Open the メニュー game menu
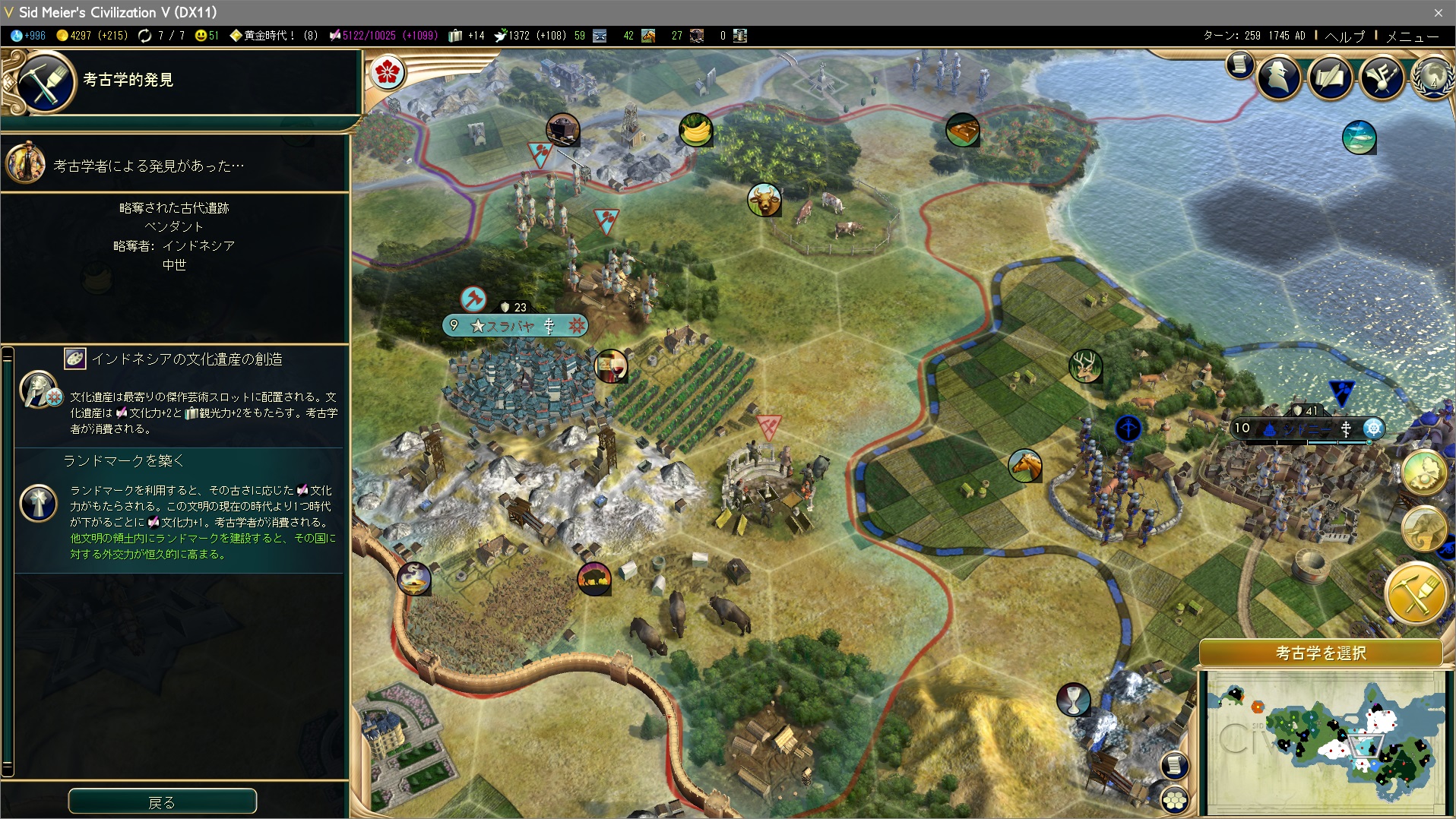1456x819 pixels. [x=1412, y=36]
